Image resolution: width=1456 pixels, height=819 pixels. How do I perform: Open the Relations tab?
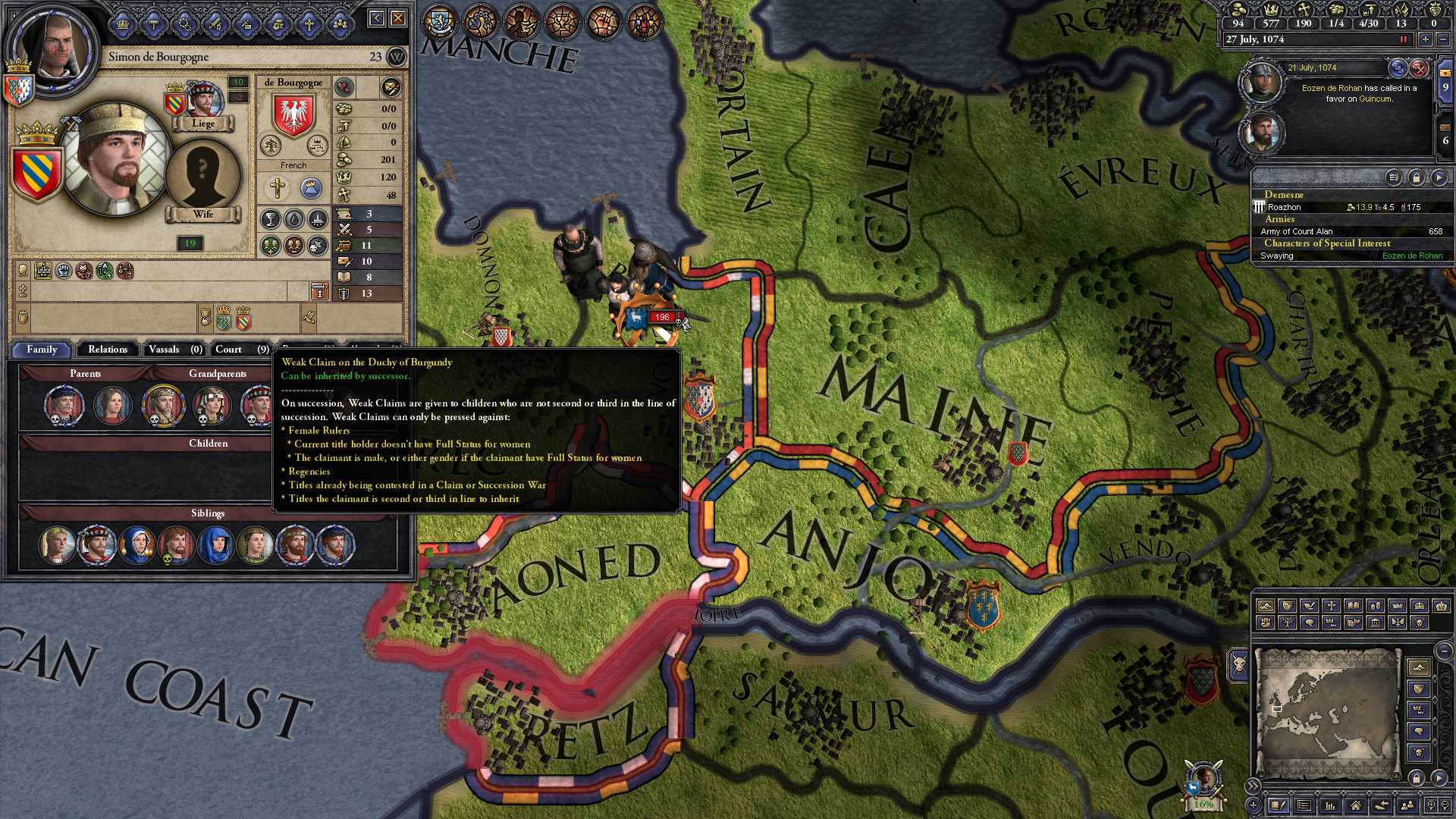(107, 350)
